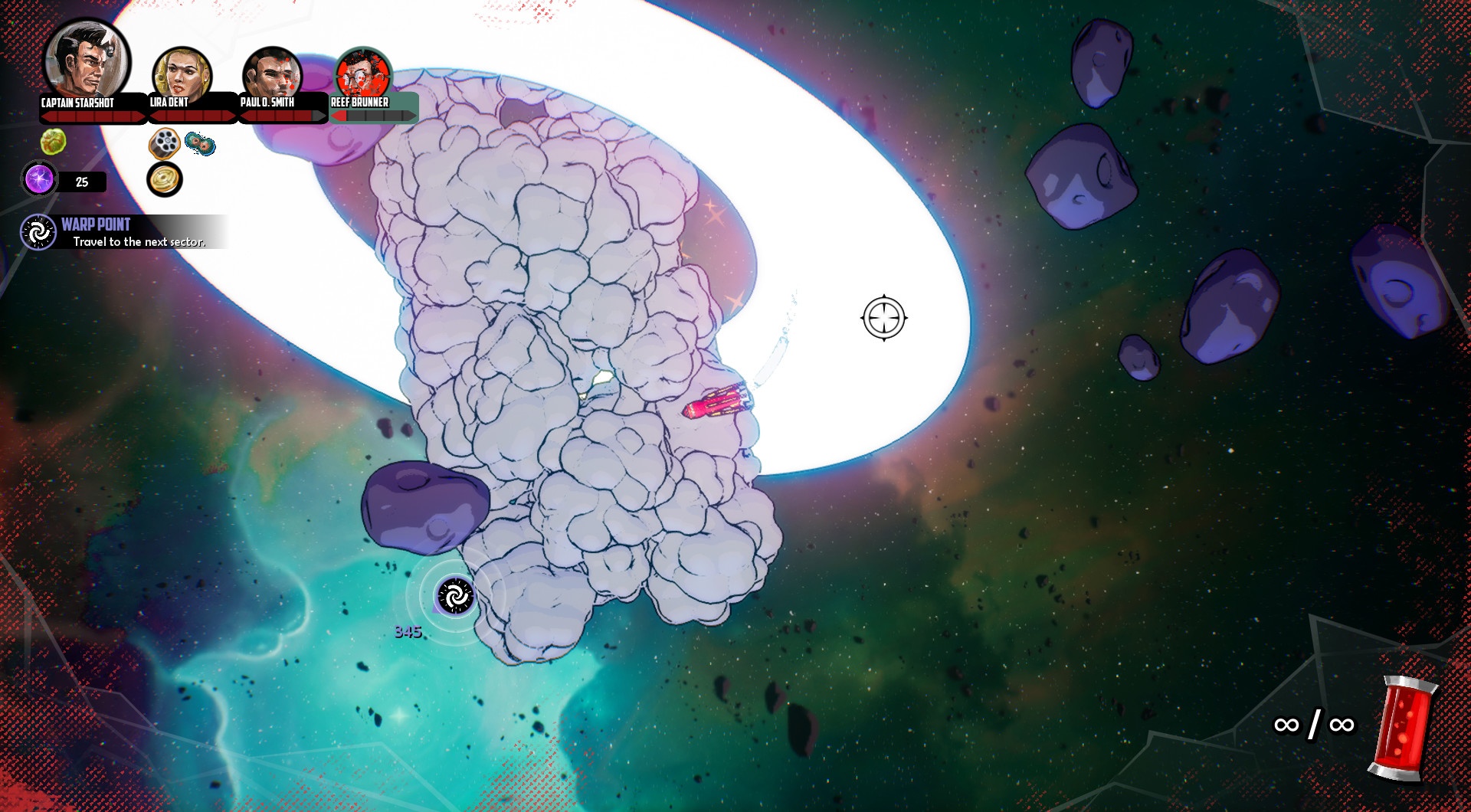This screenshot has width=1471, height=812.
Task: Inspect the green brain item icon
Action: click(53, 141)
